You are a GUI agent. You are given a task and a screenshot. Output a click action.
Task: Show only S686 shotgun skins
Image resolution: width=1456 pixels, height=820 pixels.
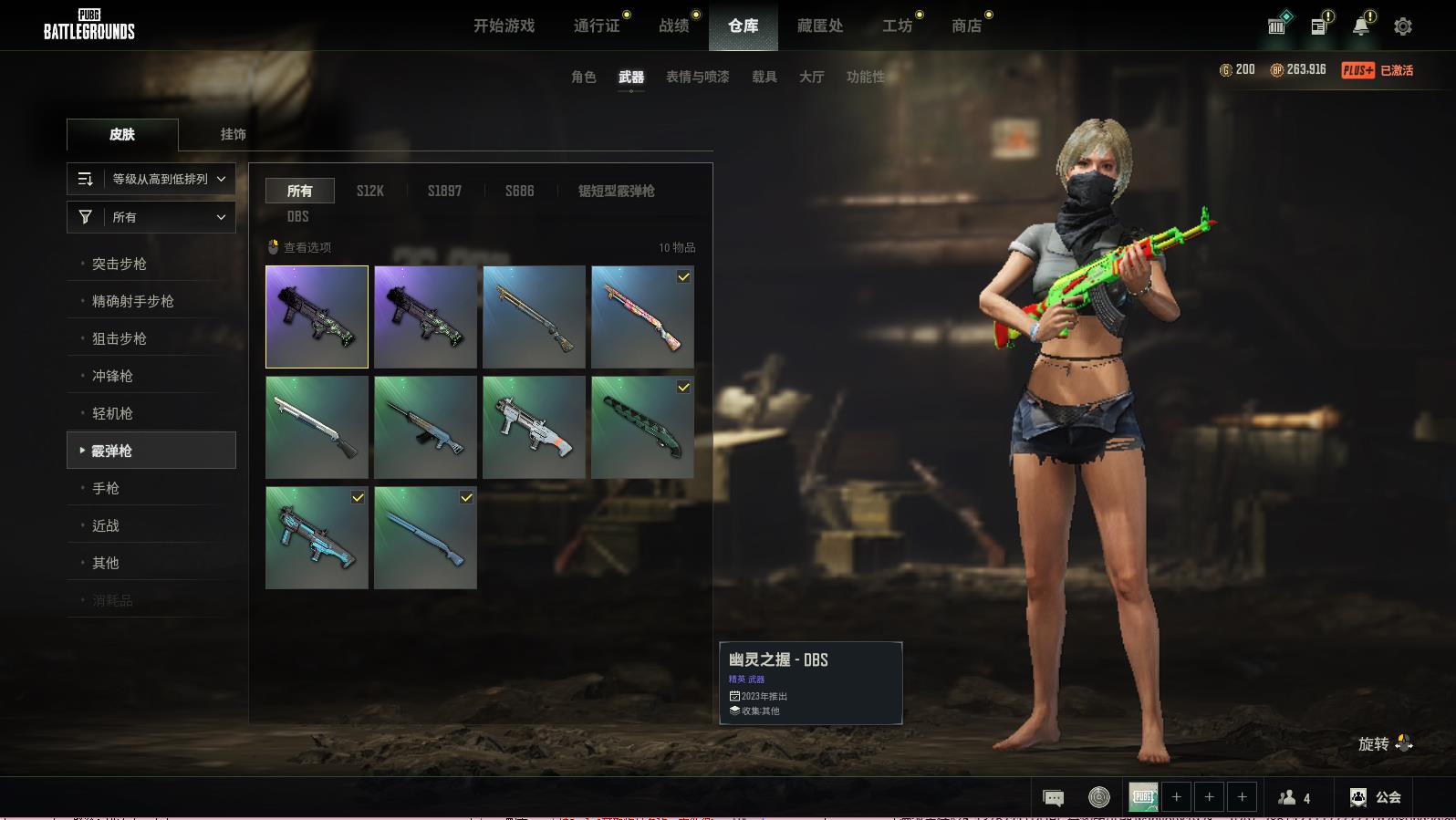click(x=520, y=191)
